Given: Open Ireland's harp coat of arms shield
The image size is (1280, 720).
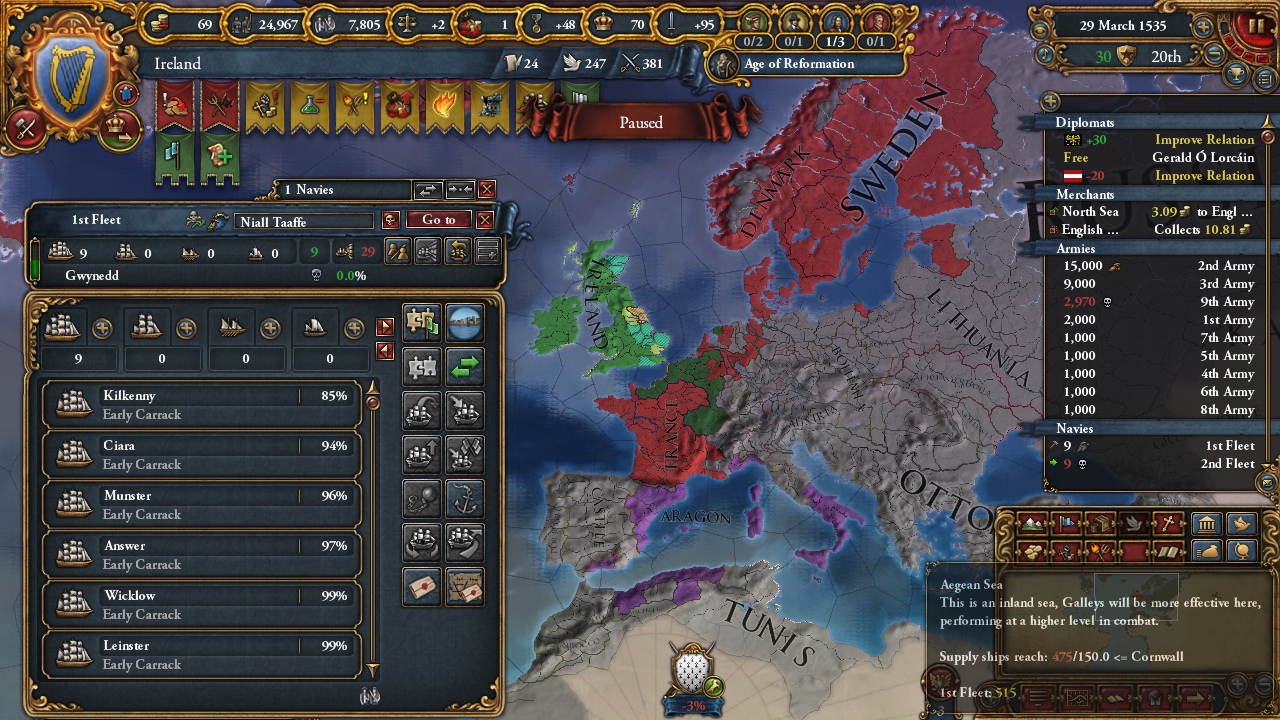Looking at the screenshot, I should pyautogui.click(x=72, y=80).
